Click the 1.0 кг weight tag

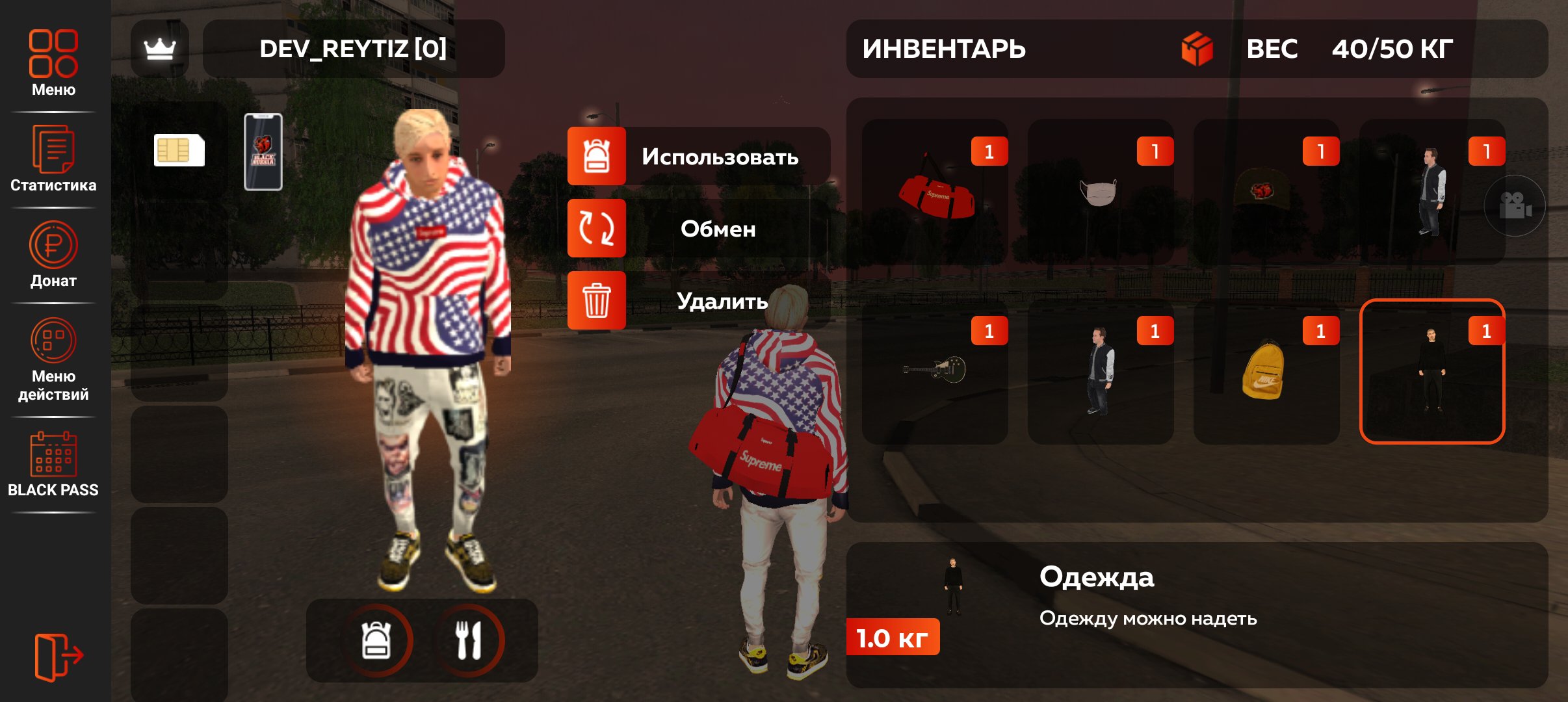(x=893, y=637)
